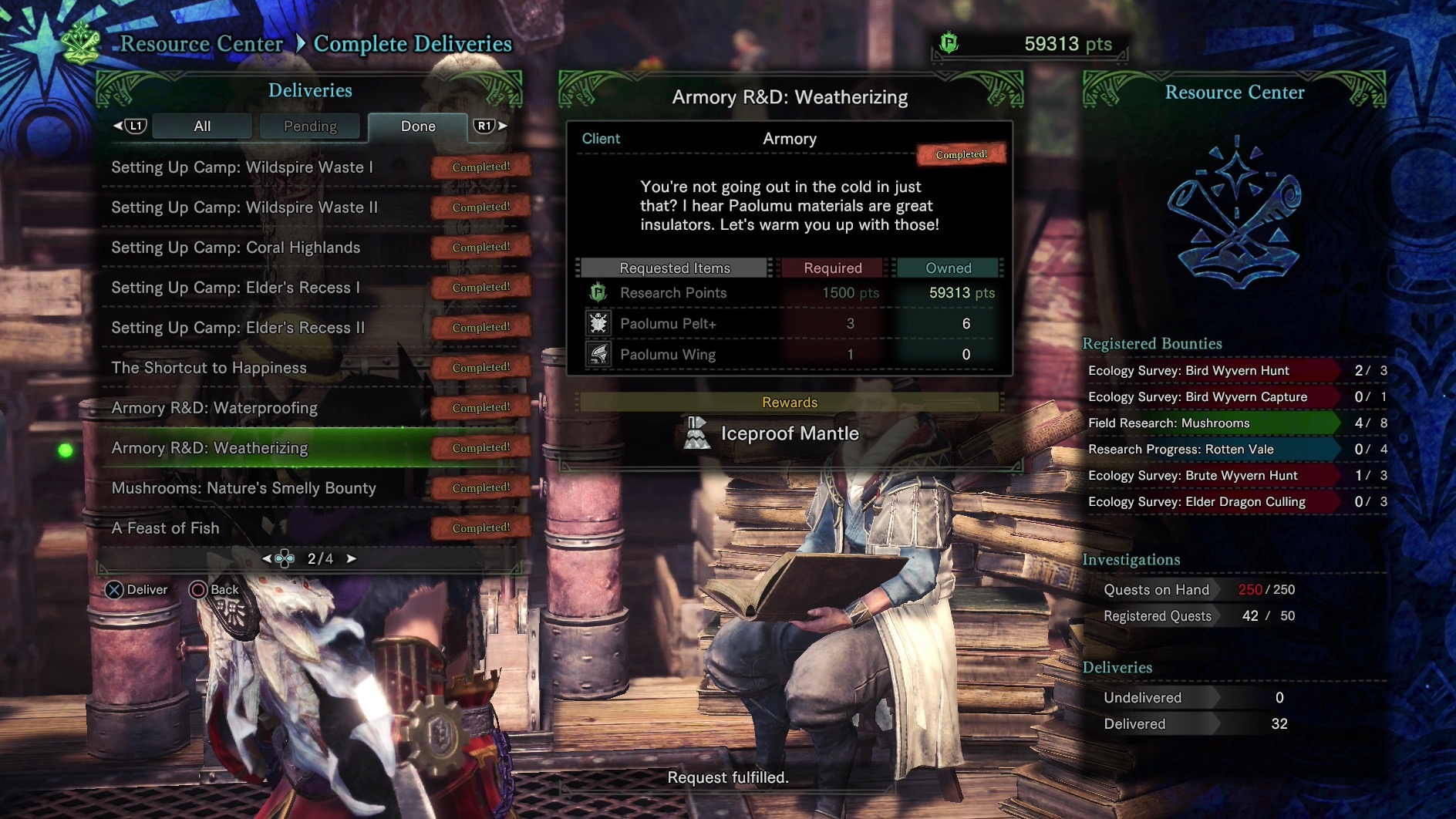The height and width of the screenshot is (819, 1456).
Task: Switch to the Pending deliveries tab
Action: [x=310, y=126]
